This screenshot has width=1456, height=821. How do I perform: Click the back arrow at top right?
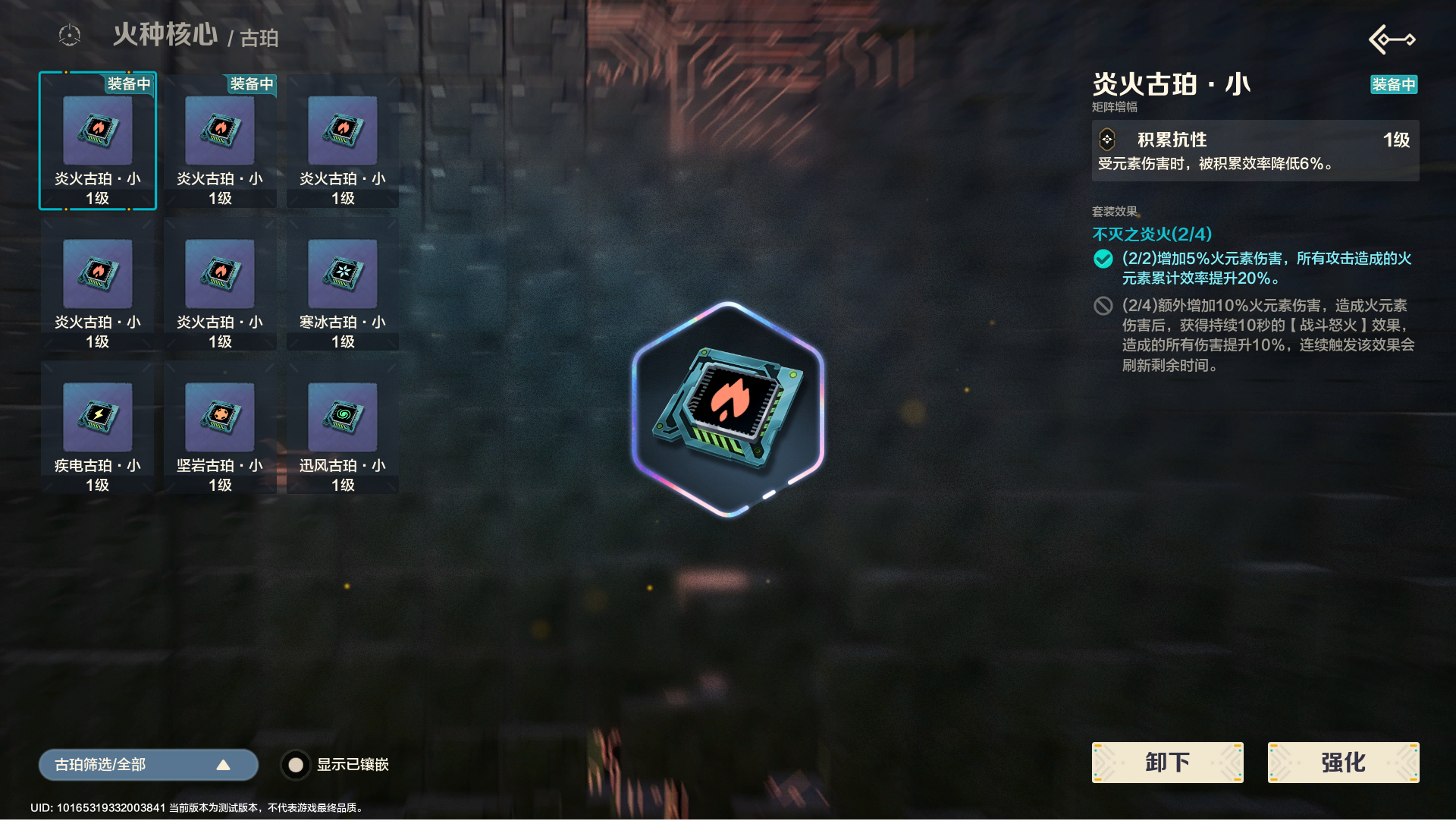tap(1392, 39)
